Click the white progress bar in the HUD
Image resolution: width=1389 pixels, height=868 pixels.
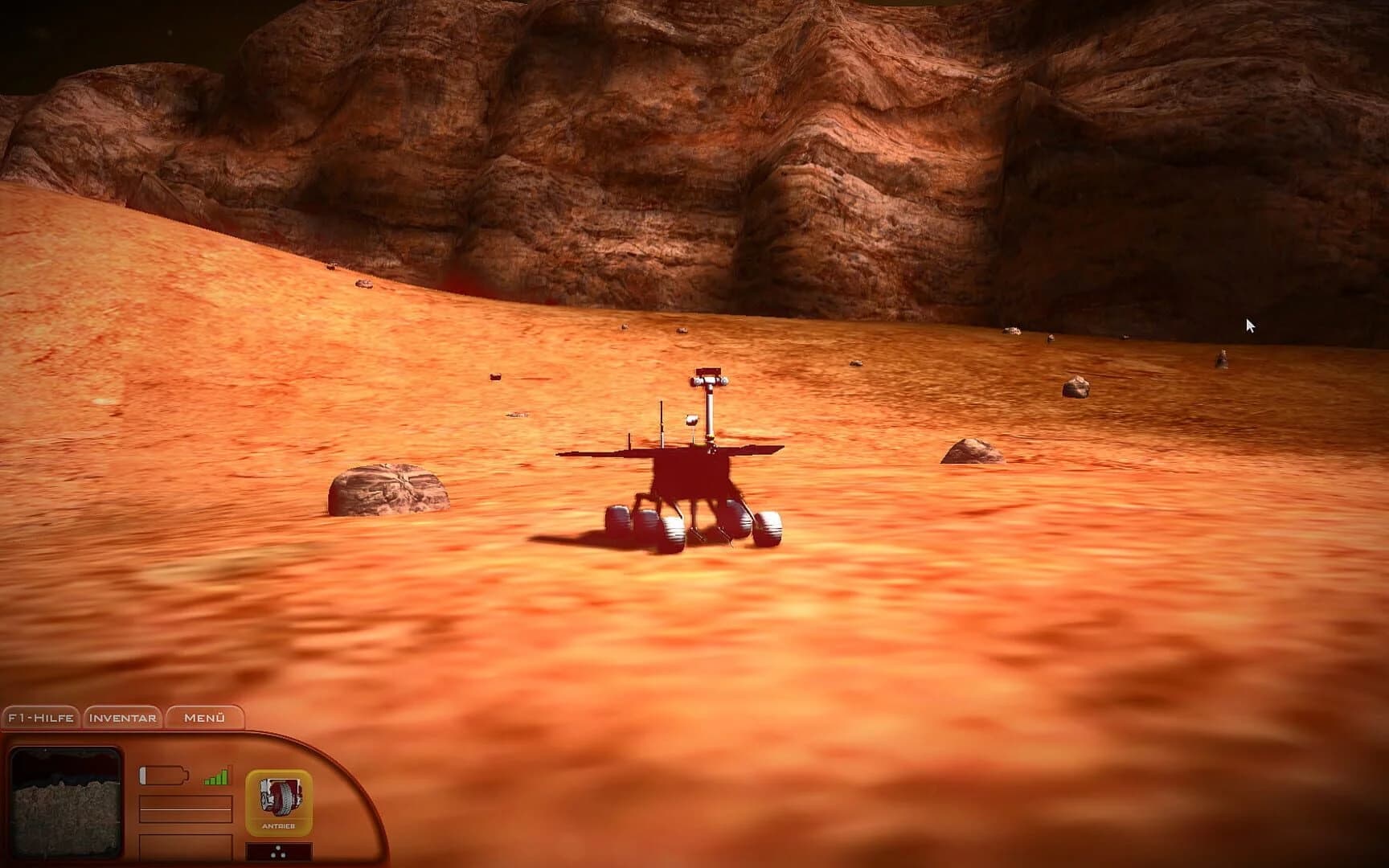click(185, 809)
